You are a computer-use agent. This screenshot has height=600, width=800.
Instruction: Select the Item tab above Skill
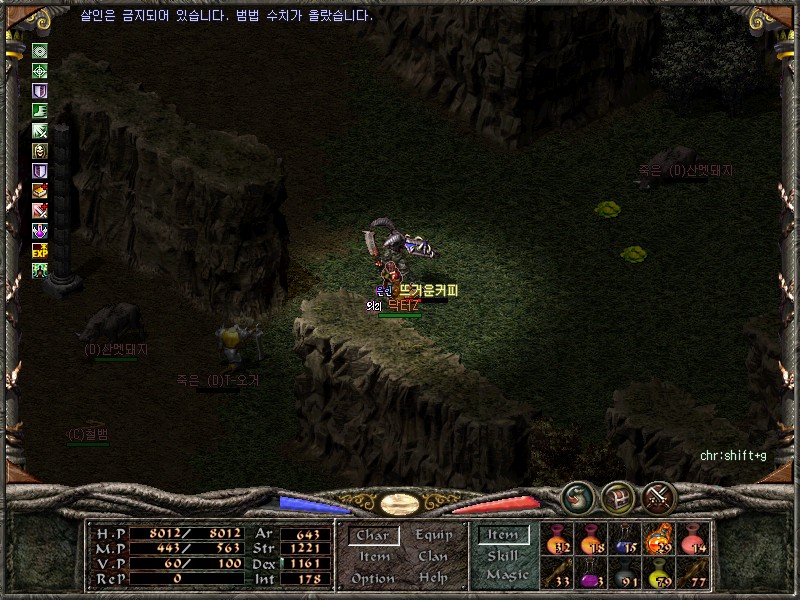click(x=503, y=535)
